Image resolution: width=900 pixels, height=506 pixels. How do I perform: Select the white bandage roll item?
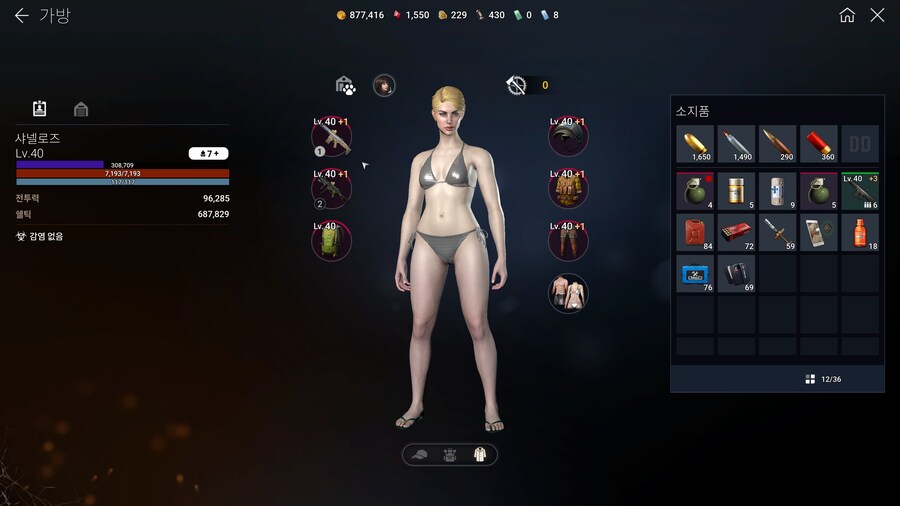point(777,190)
